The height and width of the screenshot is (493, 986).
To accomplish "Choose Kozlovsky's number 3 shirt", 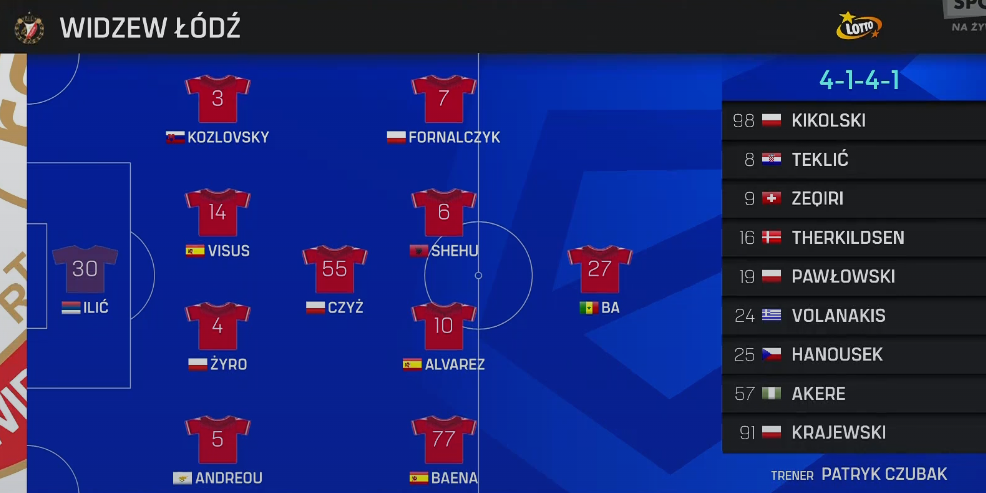I will [218, 99].
